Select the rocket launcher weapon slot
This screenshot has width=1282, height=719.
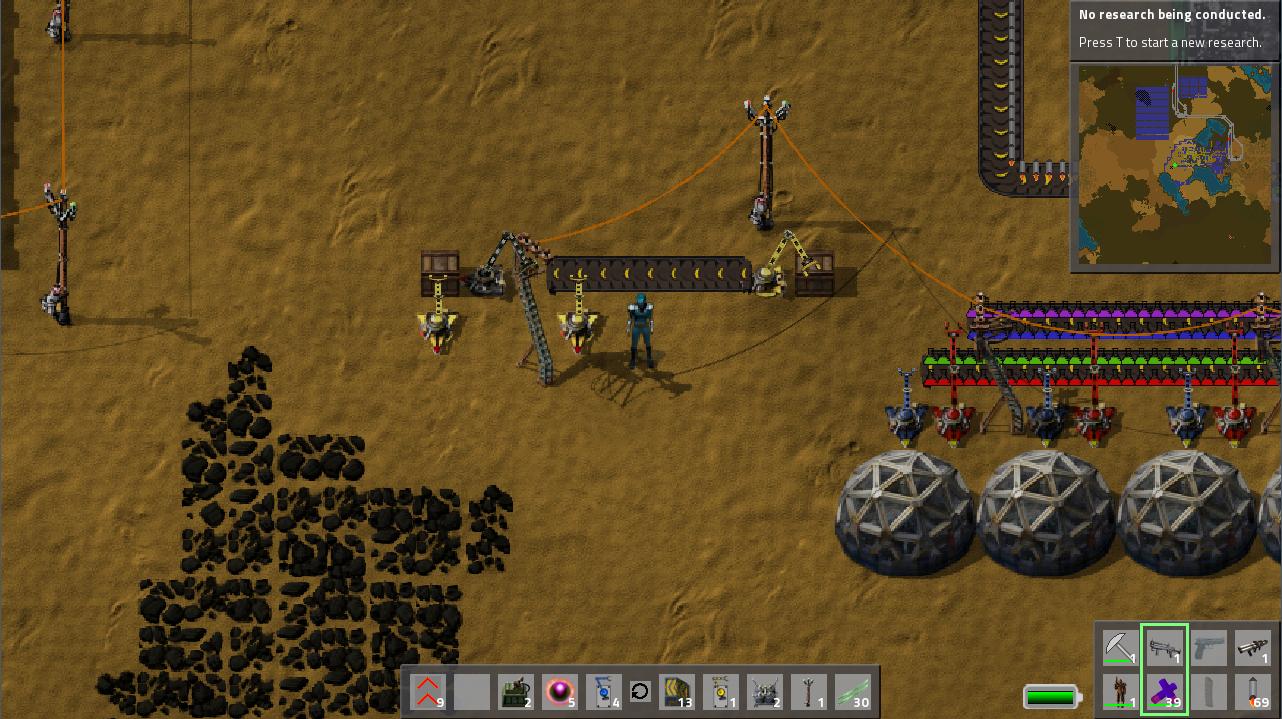point(1253,647)
